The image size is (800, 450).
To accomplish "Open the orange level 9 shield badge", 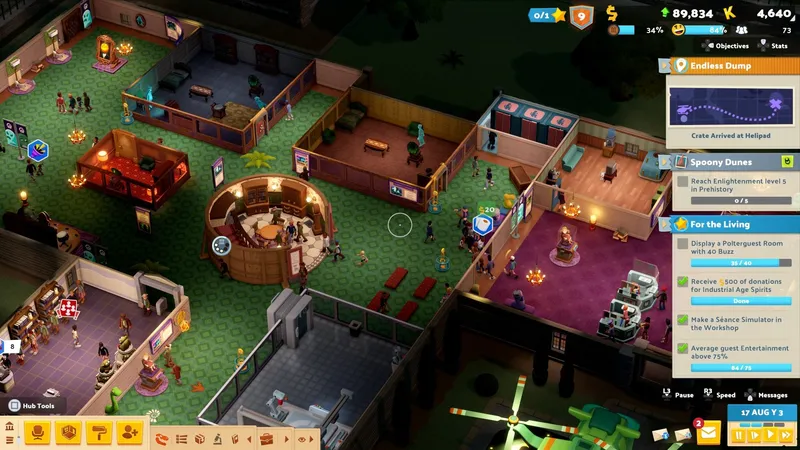I will pyautogui.click(x=581, y=16).
